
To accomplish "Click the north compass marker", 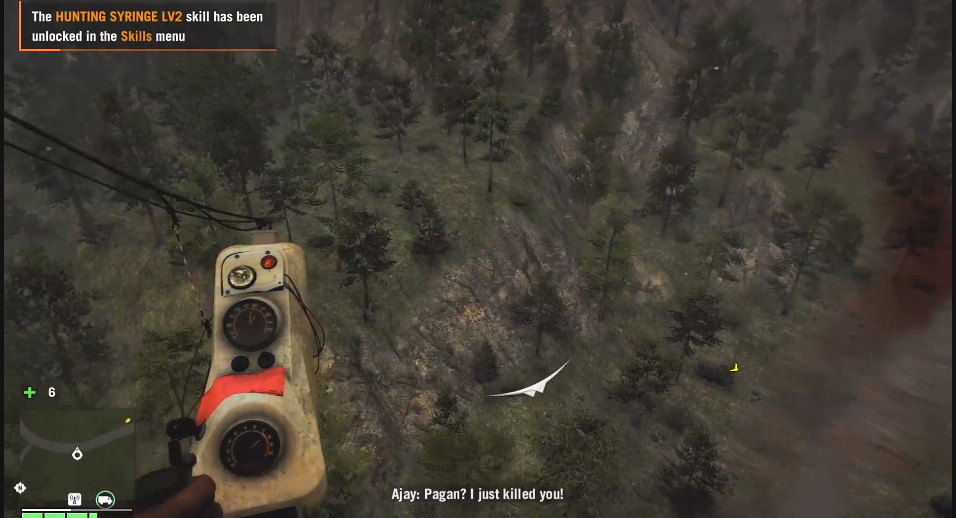I will 21,487.
